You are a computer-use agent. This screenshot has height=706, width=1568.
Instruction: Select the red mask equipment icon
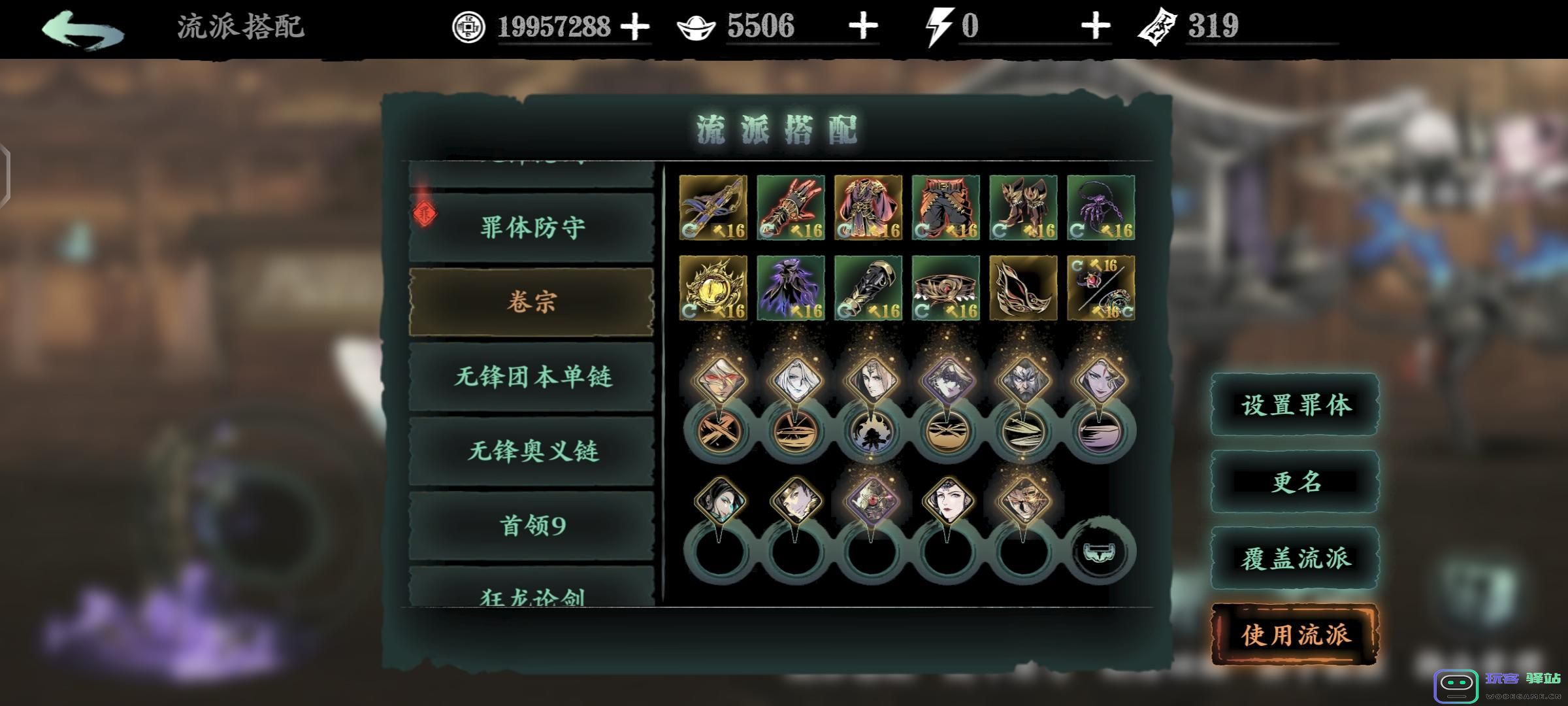pyautogui.click(x=1022, y=290)
